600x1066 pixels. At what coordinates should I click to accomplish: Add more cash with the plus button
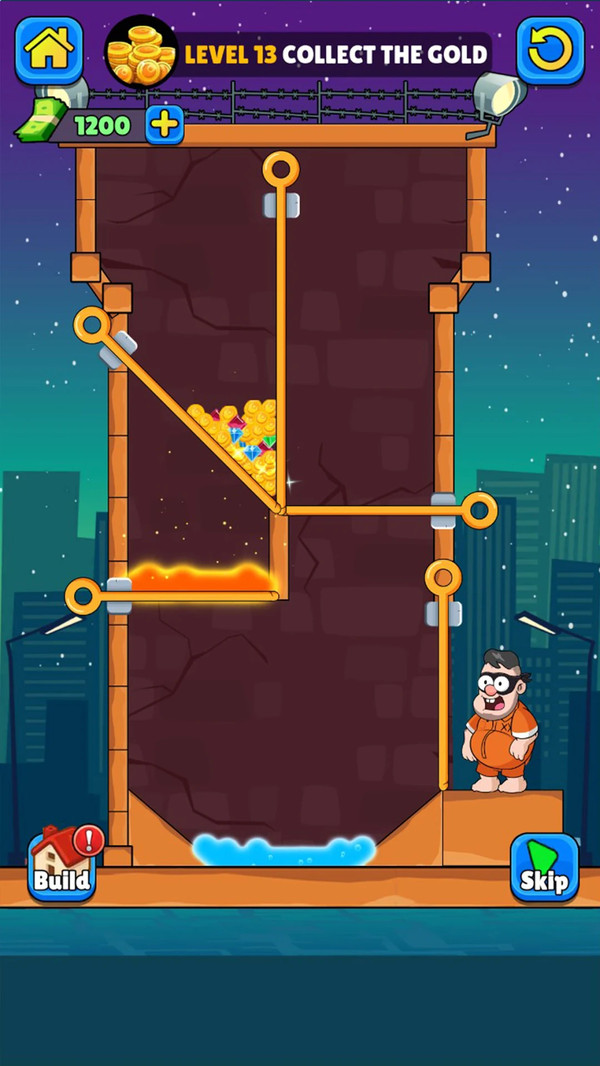tap(165, 125)
